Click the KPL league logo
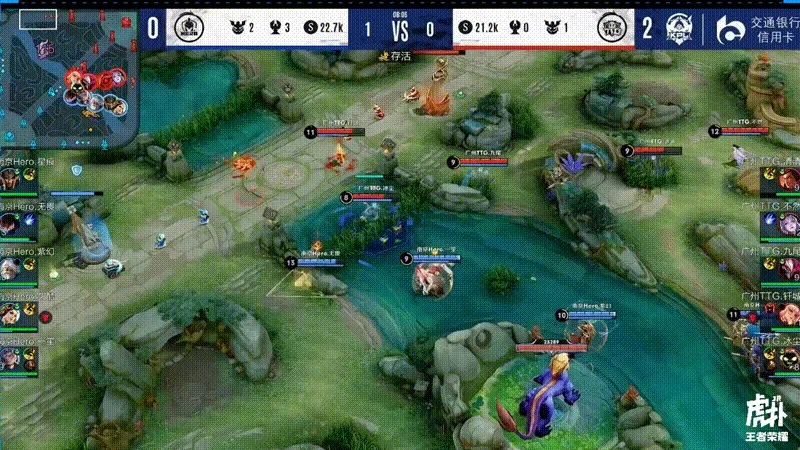This screenshot has height=450, width=800. tap(684, 29)
